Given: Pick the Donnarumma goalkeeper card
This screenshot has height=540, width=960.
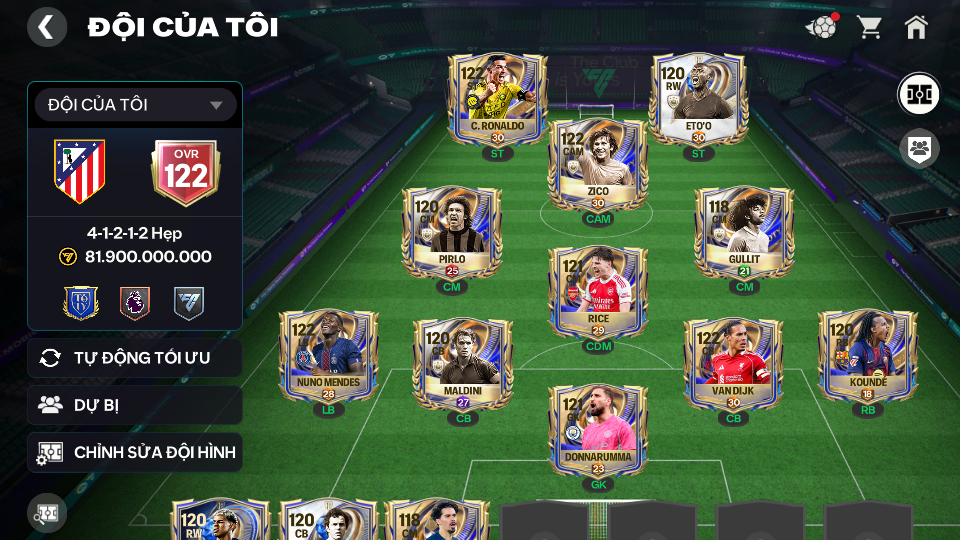Looking at the screenshot, I should (598, 430).
